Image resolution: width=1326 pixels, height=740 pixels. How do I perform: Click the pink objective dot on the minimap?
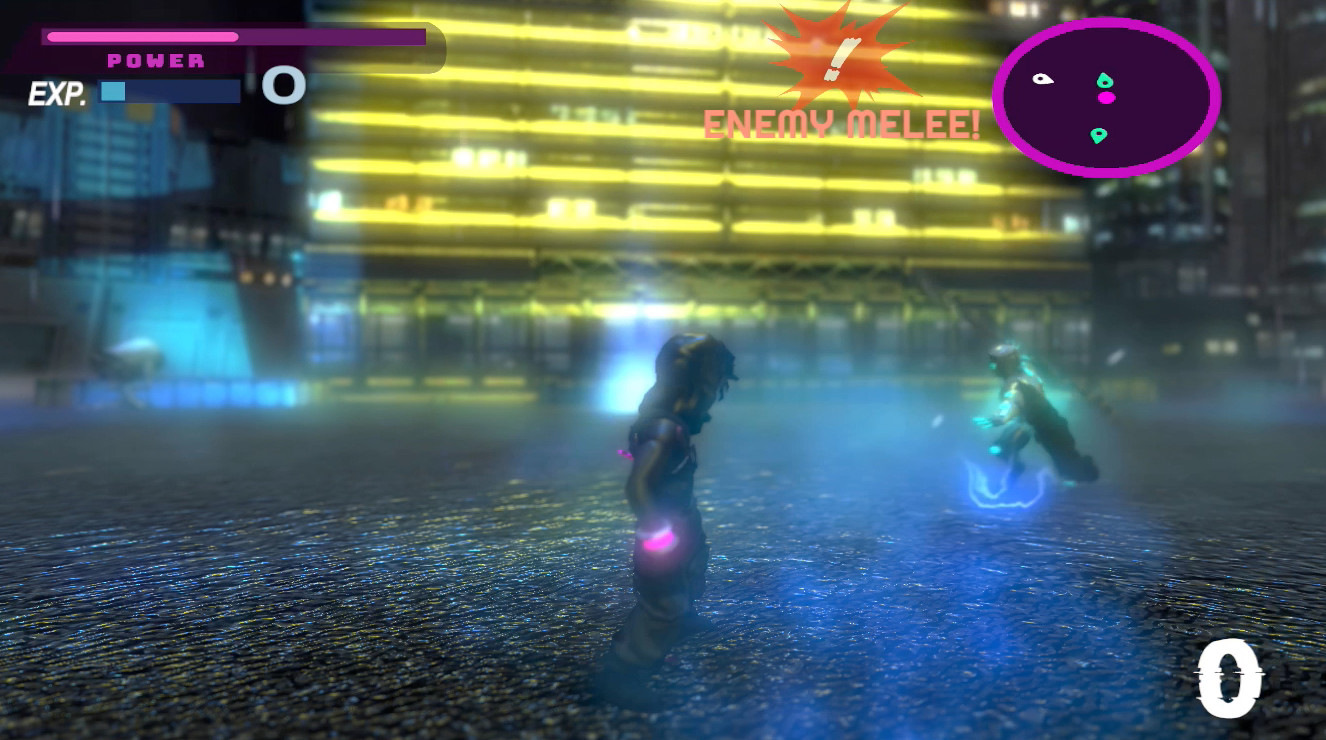(1106, 99)
